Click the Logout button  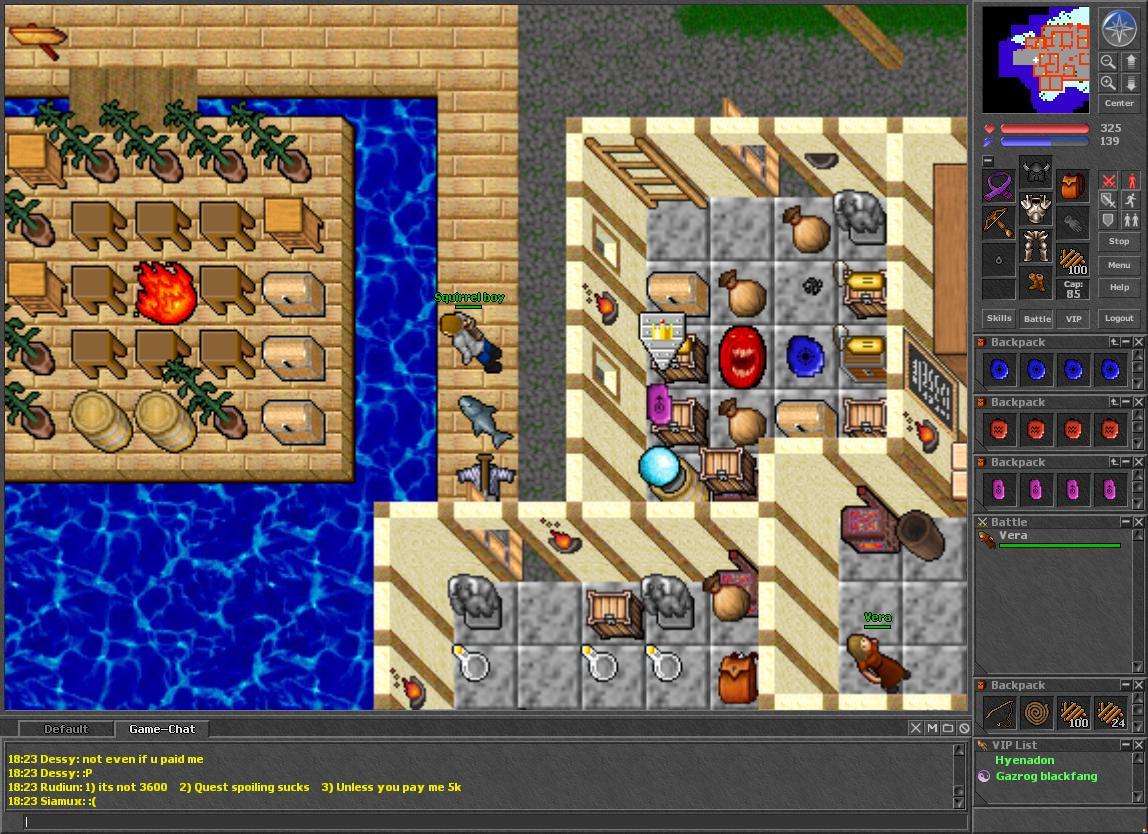coord(1119,318)
